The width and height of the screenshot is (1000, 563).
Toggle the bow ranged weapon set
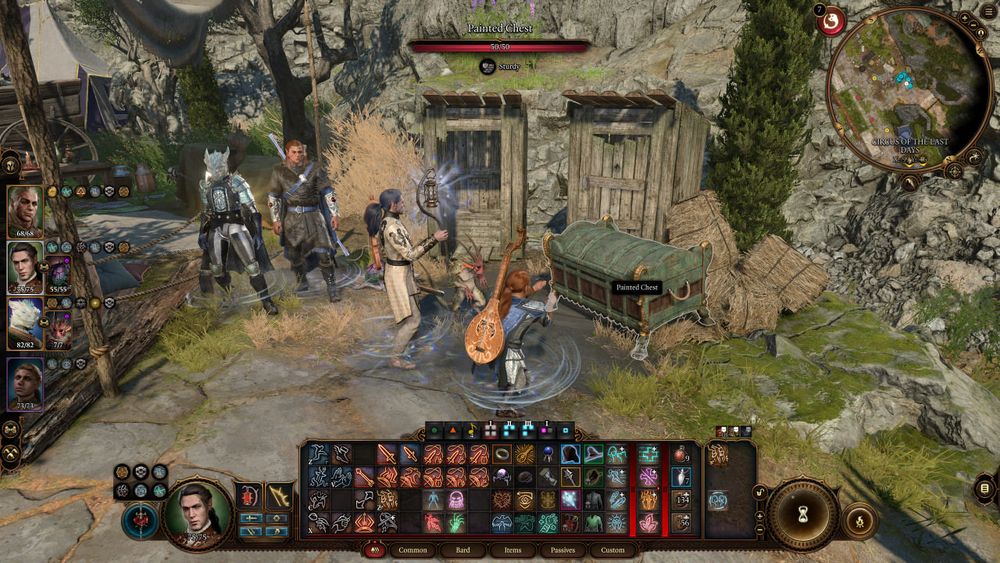click(279, 496)
